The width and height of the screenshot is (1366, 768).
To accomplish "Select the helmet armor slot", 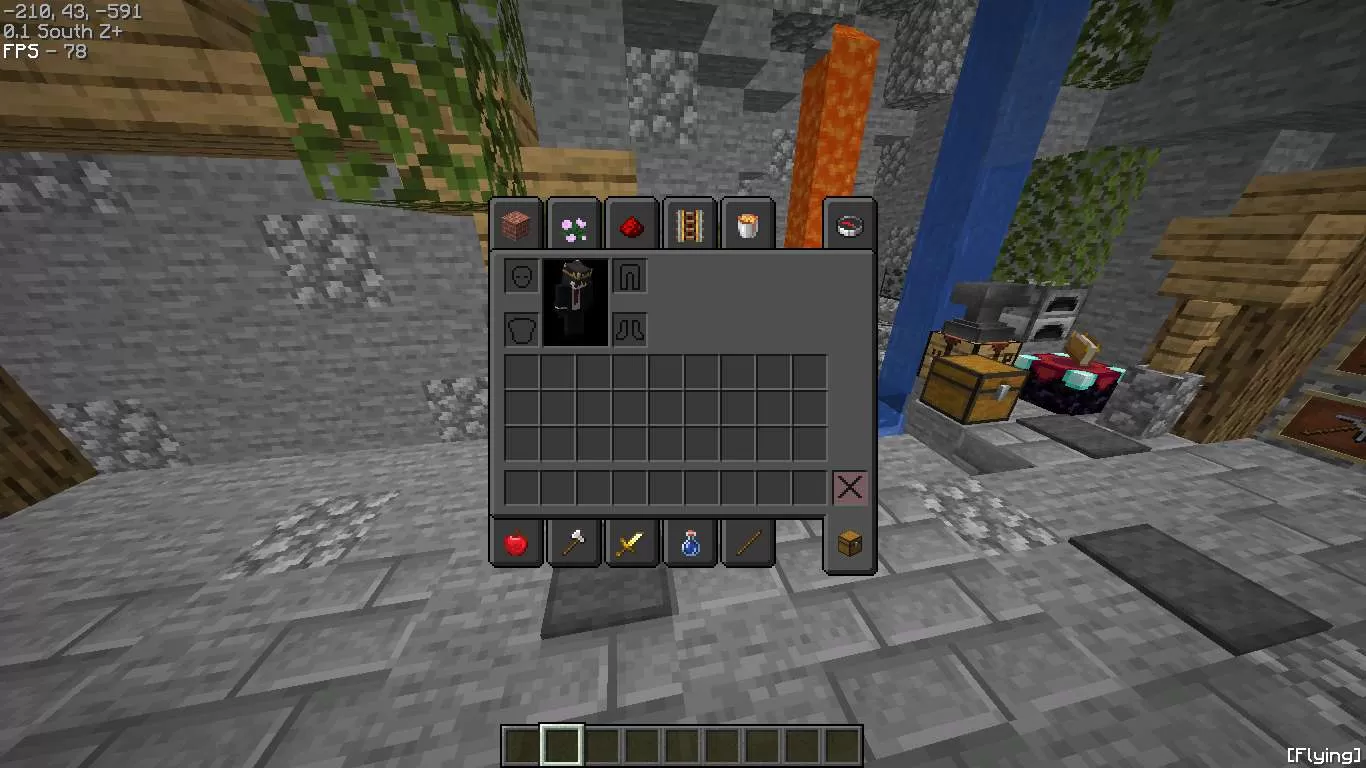I will (x=520, y=277).
